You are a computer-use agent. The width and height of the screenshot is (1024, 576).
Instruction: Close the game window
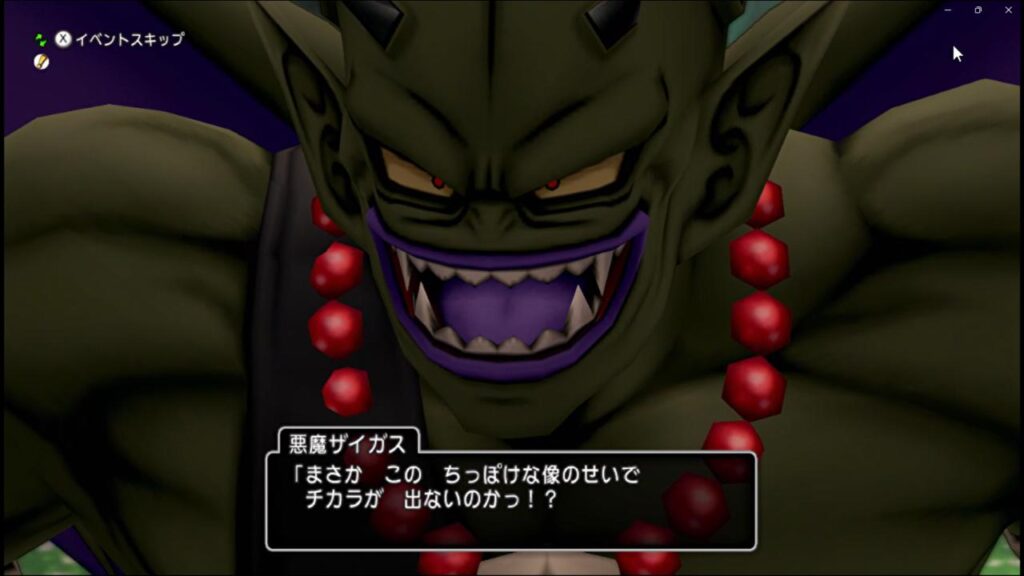1008,10
